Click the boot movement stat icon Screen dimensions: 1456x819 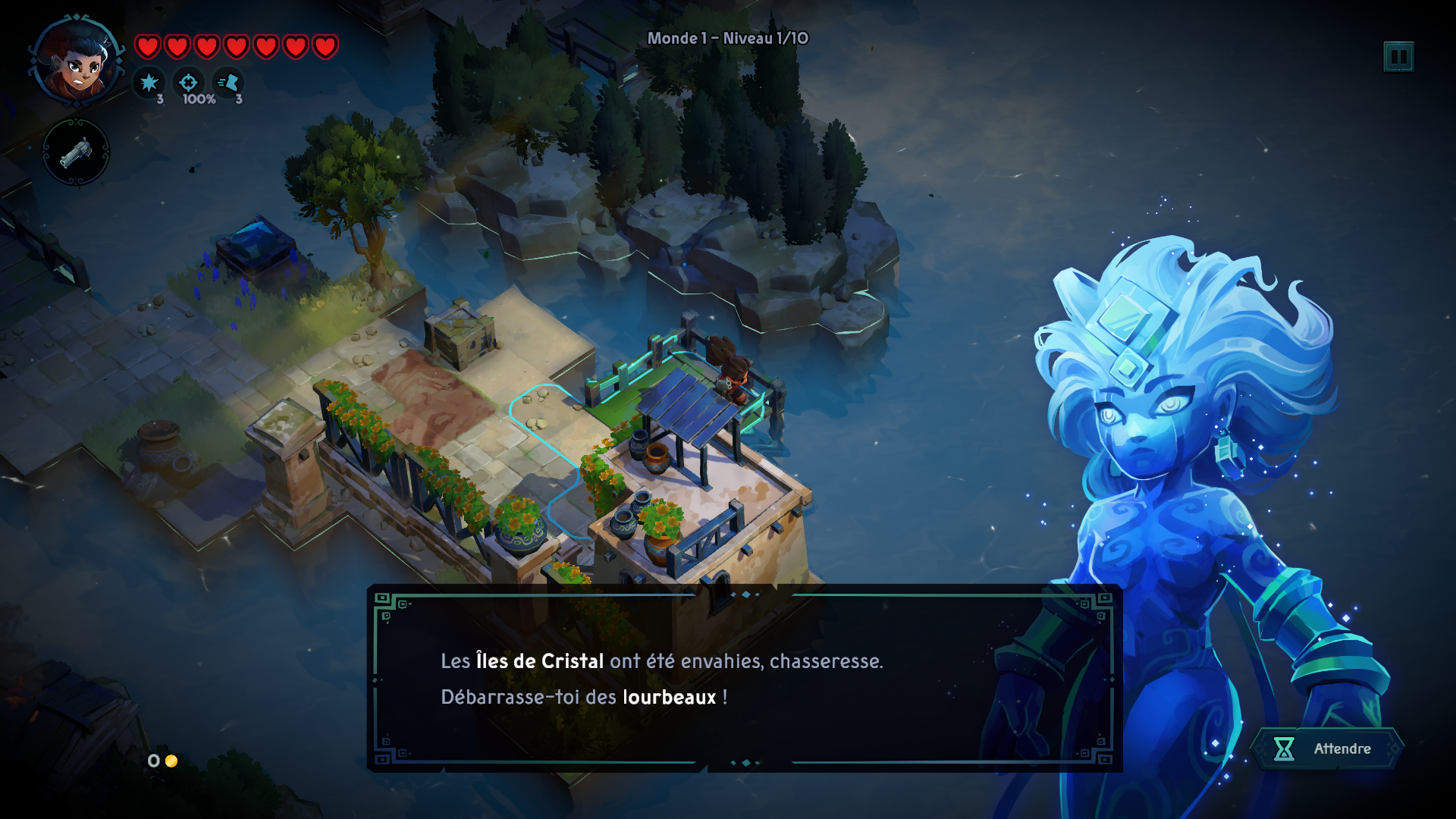point(228,83)
